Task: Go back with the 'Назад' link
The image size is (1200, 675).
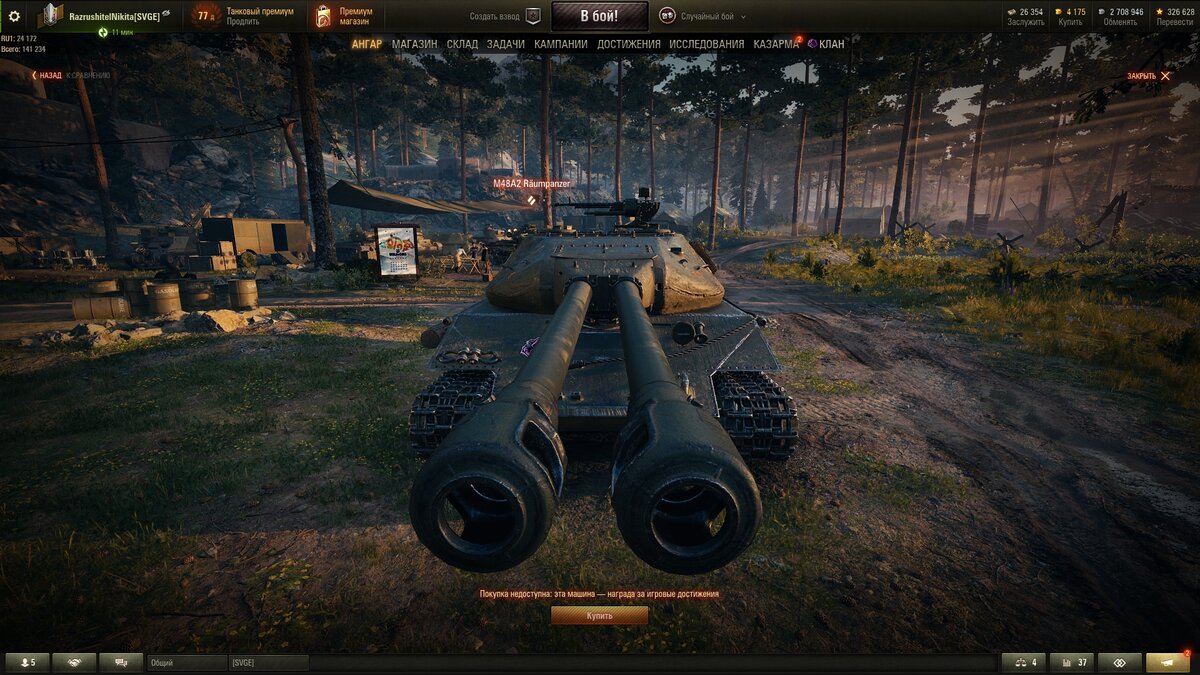Action: 46,75
